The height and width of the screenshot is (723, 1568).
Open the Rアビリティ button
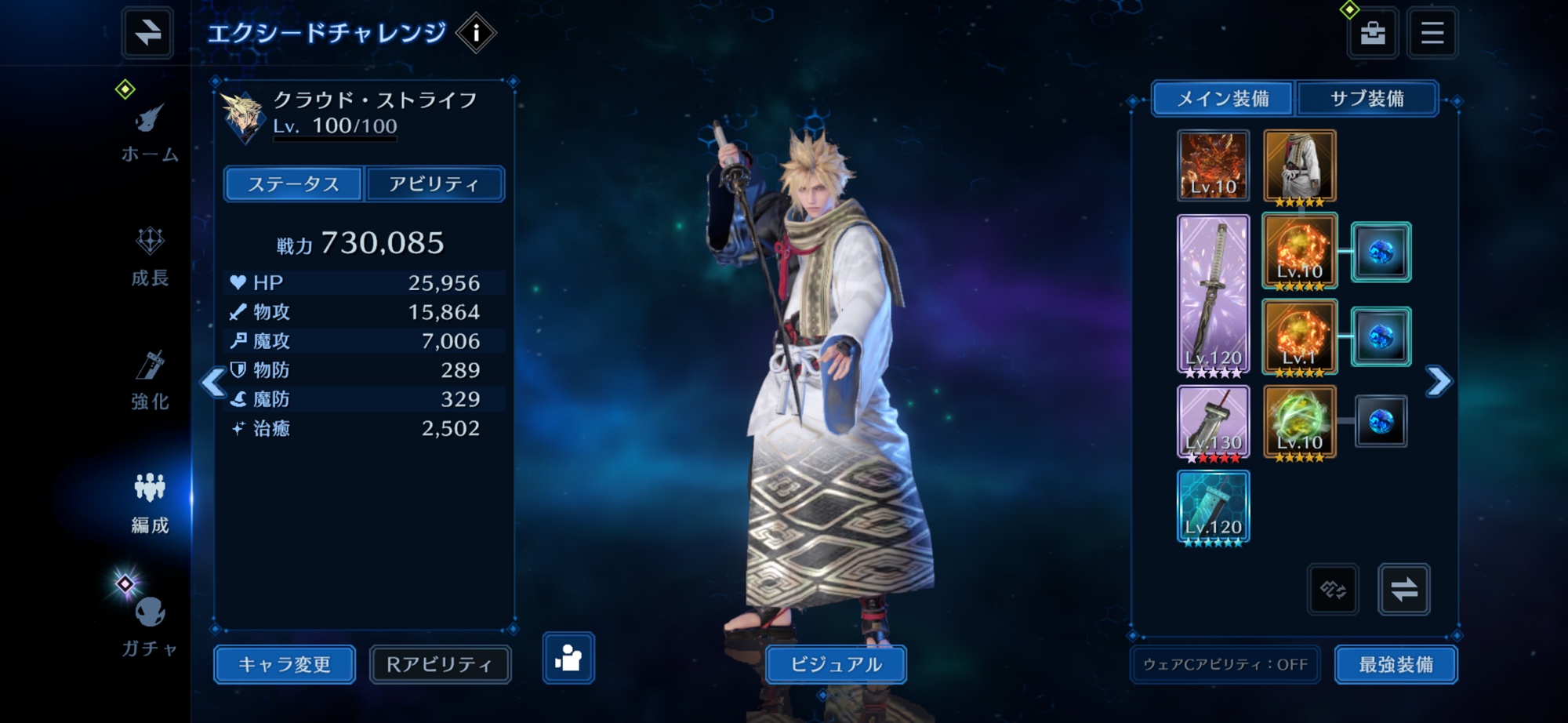(x=440, y=664)
